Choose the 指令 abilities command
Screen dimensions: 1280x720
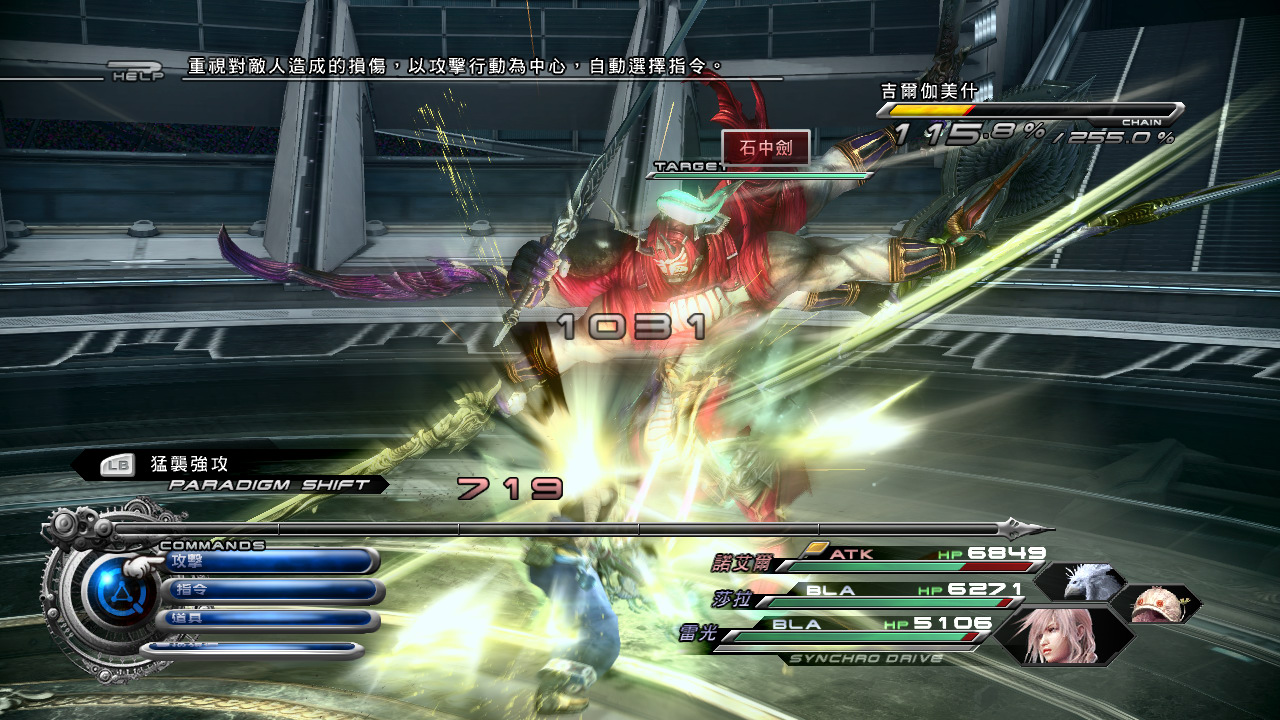click(x=272, y=591)
